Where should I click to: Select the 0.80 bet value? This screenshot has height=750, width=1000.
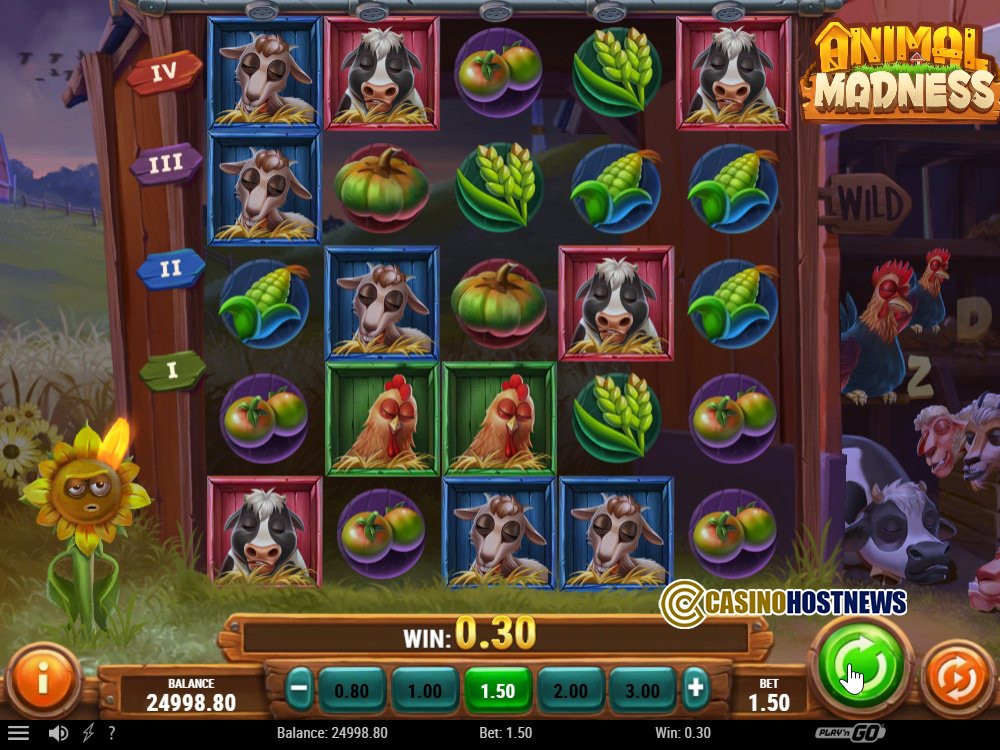[351, 690]
